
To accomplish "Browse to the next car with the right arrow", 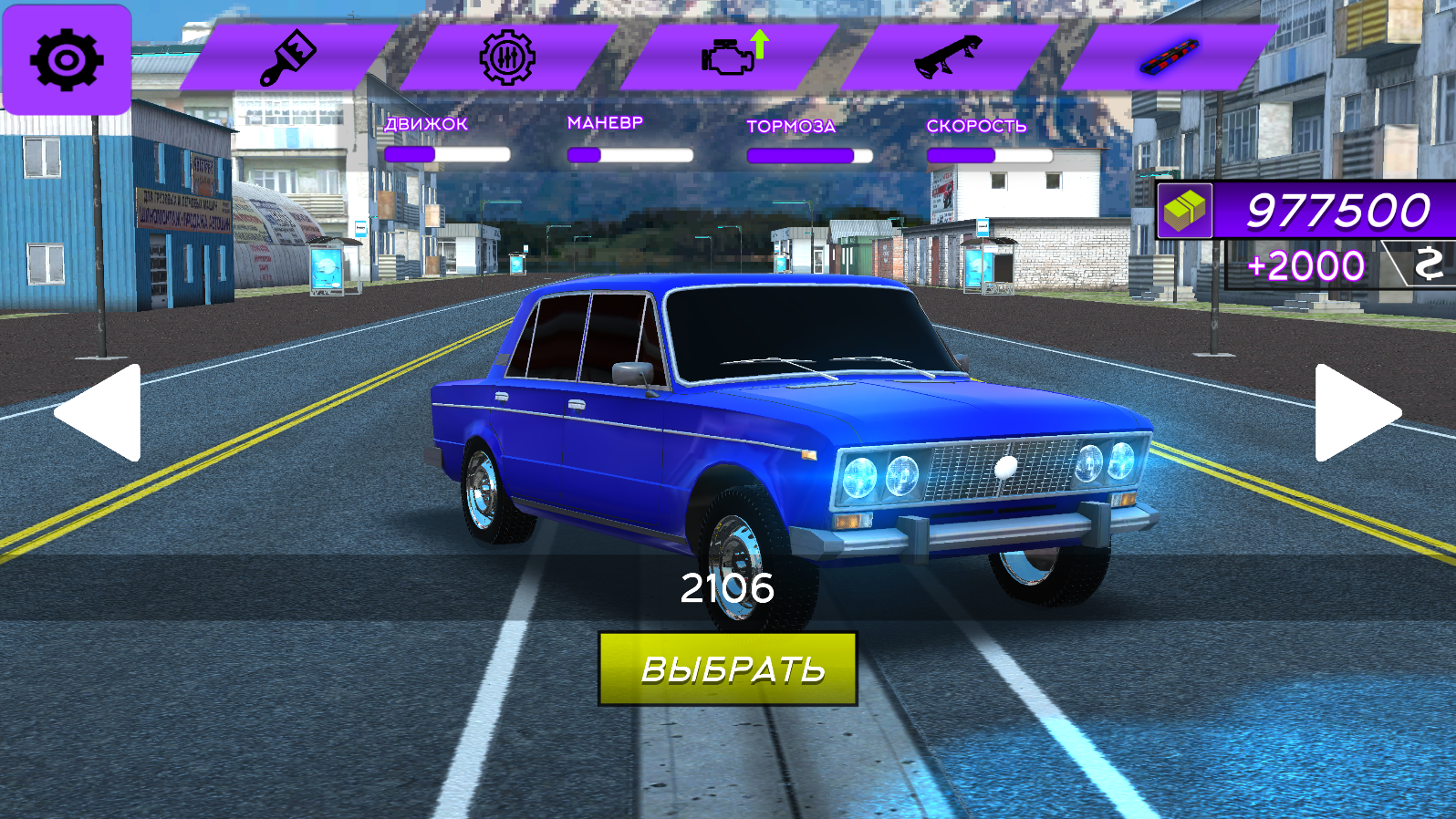I will point(1357,412).
